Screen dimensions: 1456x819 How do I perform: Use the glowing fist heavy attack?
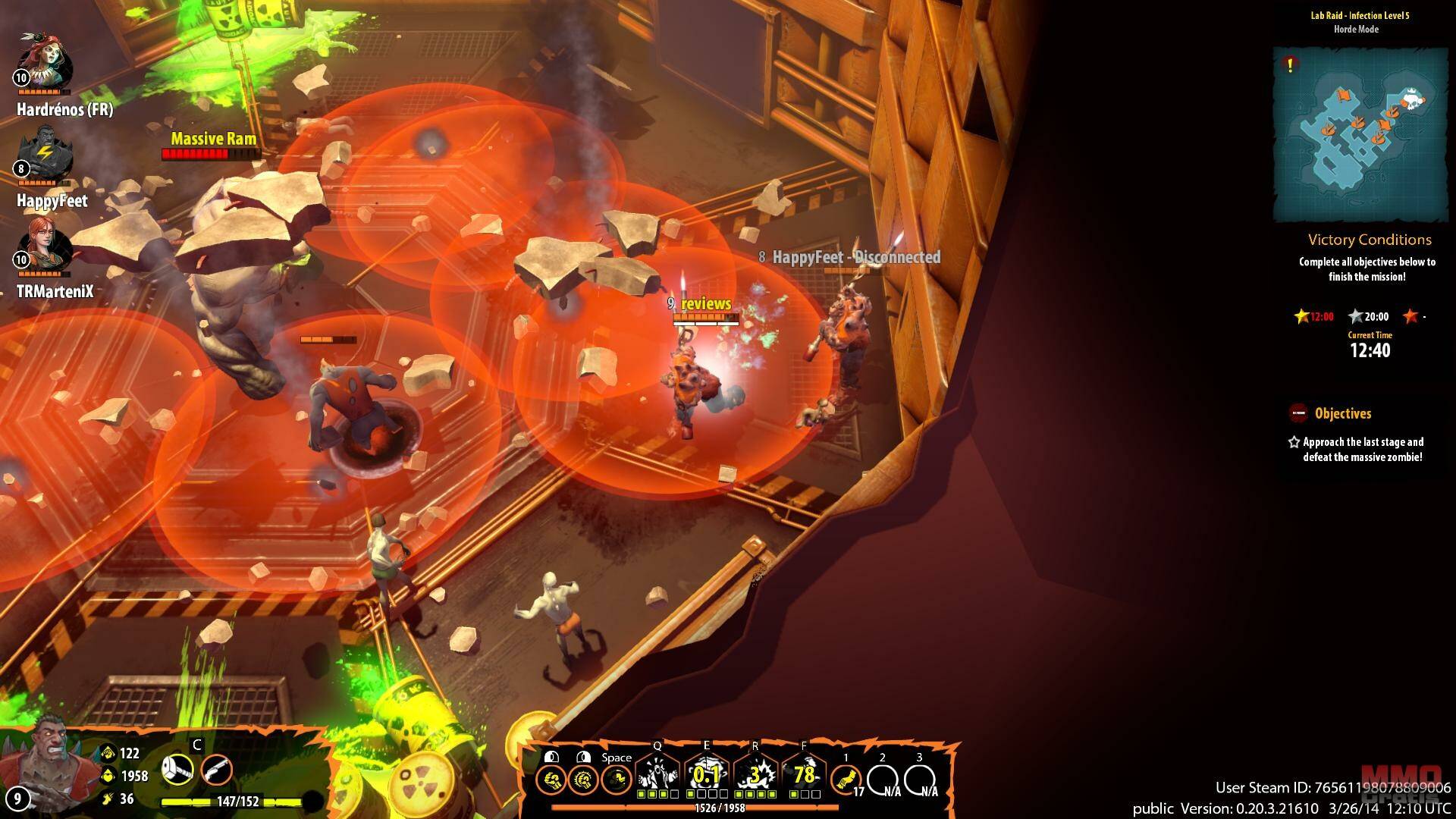click(583, 779)
